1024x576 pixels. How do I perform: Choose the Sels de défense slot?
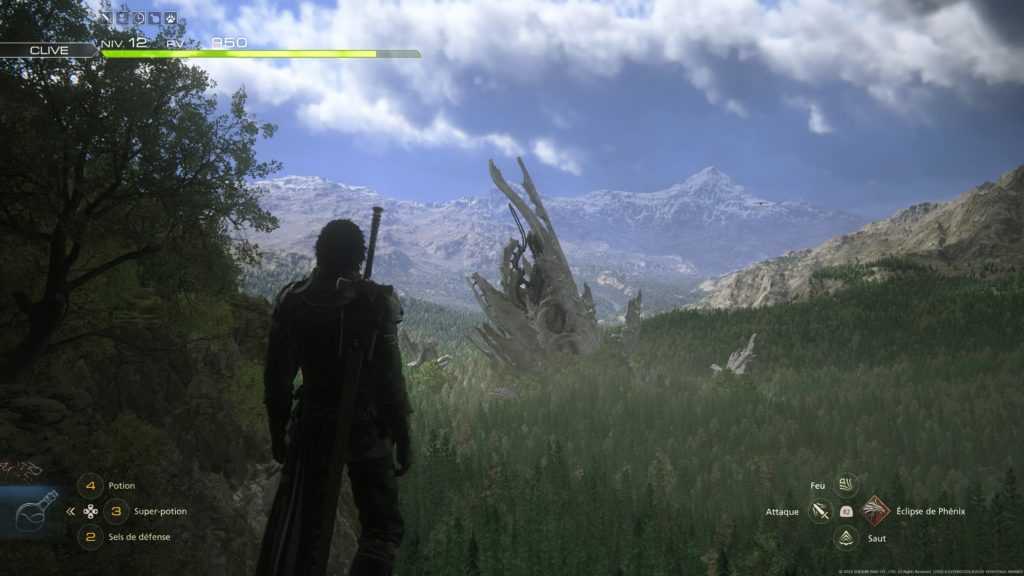click(x=91, y=537)
